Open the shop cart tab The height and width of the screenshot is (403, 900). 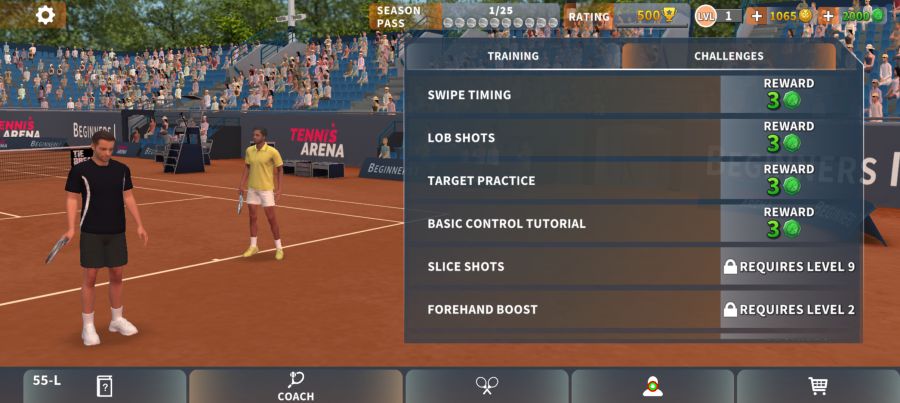coord(817,386)
